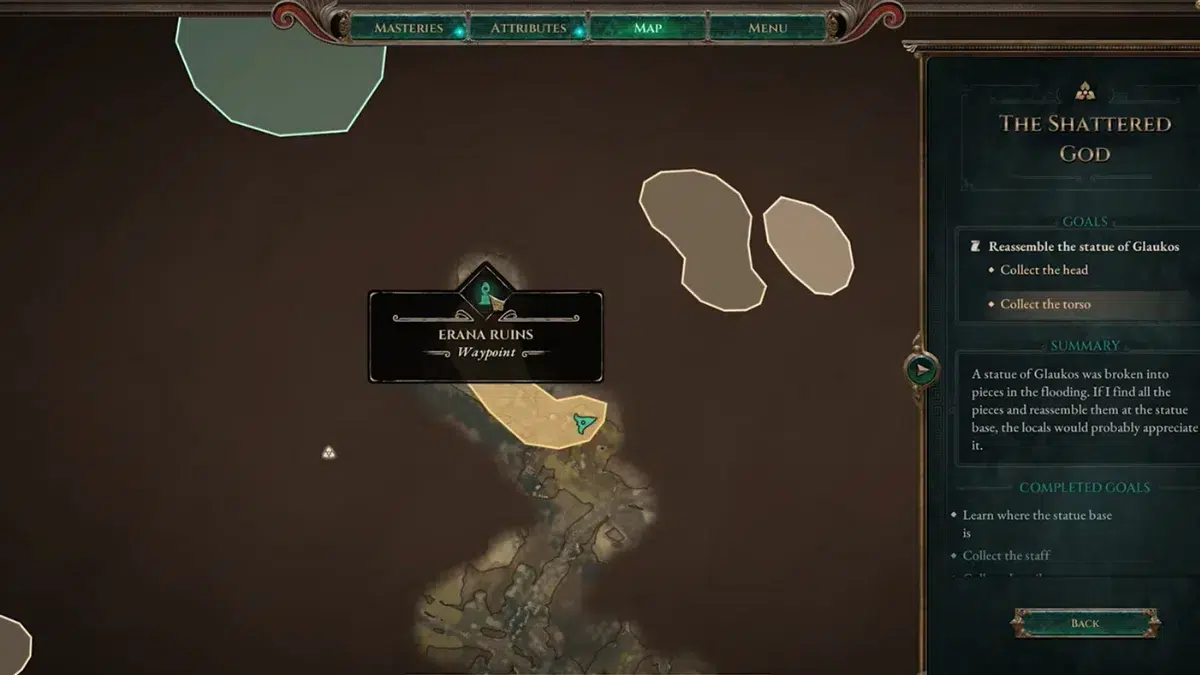
Task: Collapse the quest panel with arrow button
Action: [922, 370]
